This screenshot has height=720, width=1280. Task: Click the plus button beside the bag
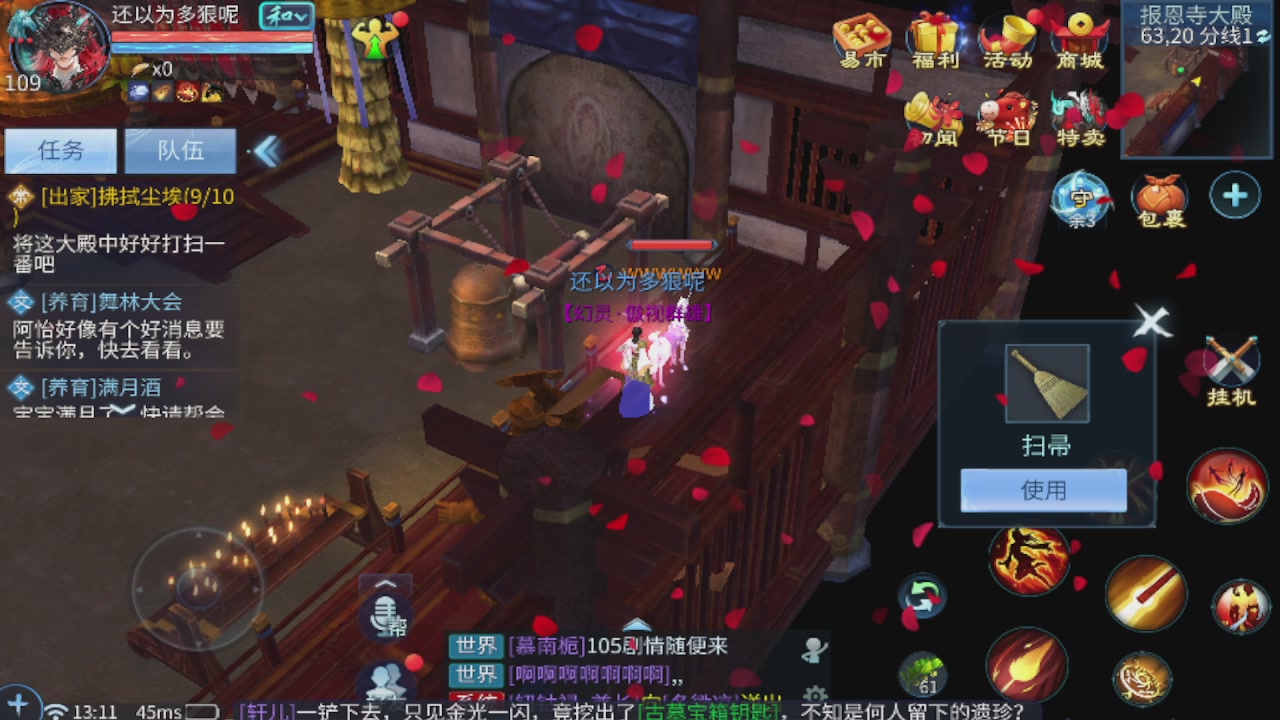click(x=1234, y=196)
